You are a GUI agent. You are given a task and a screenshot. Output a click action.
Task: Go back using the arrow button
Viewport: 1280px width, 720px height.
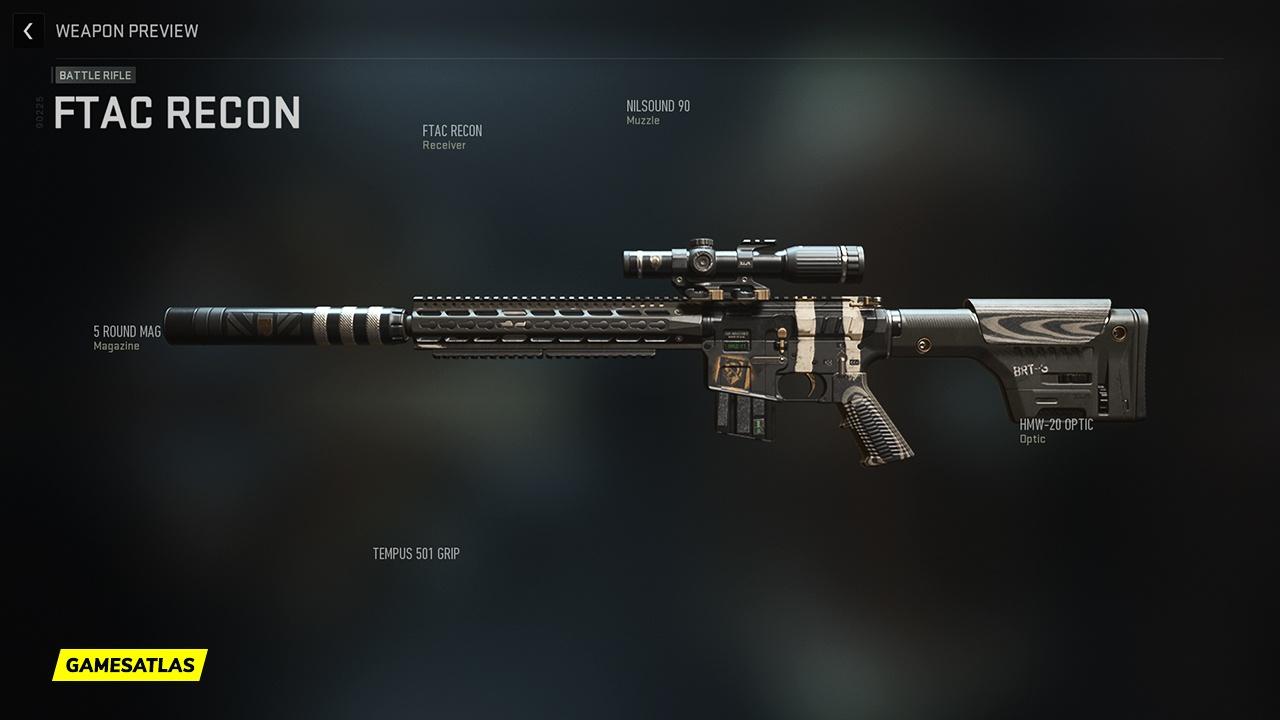point(28,31)
